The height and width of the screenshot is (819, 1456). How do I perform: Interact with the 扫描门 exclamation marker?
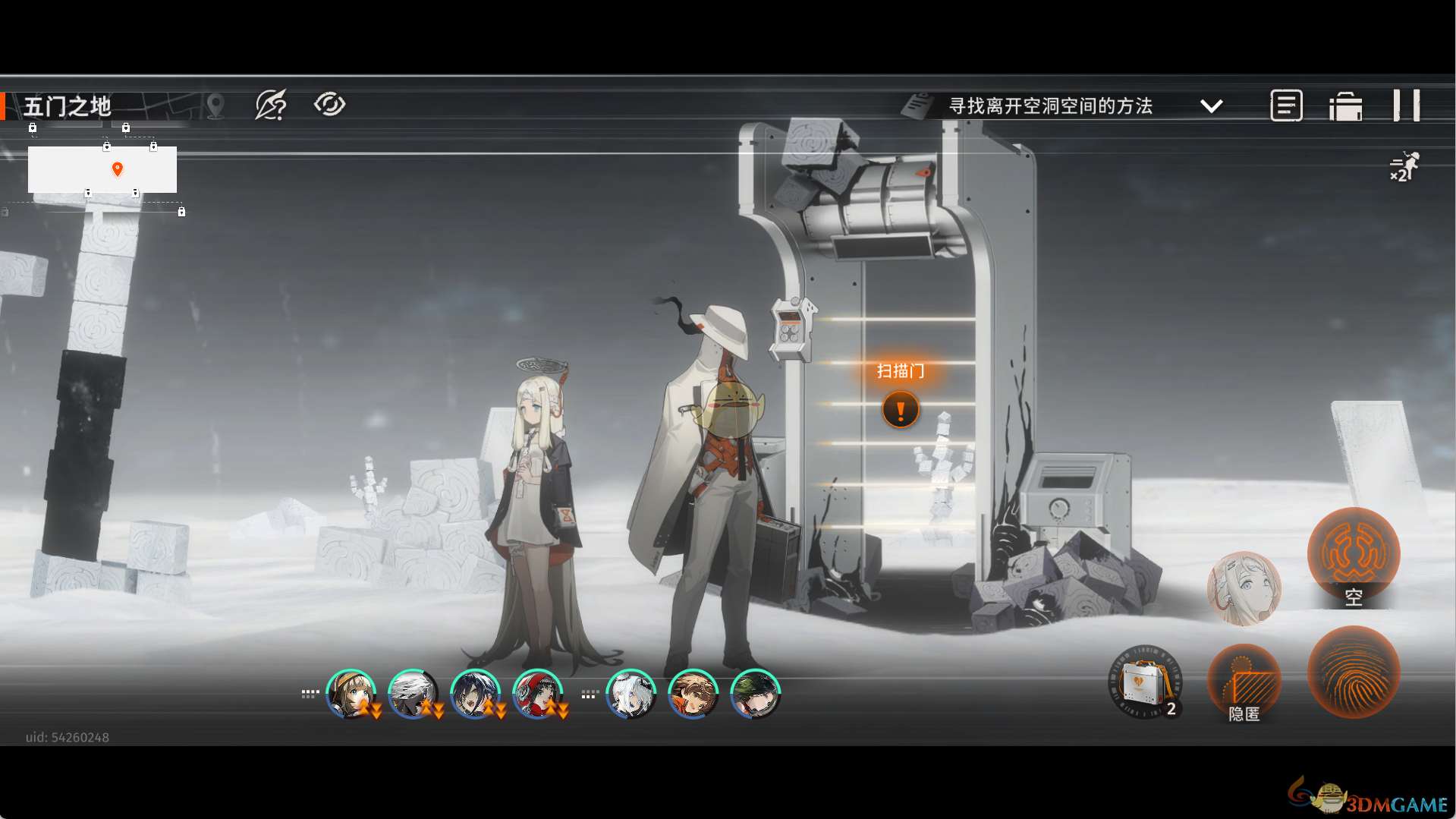tap(901, 410)
